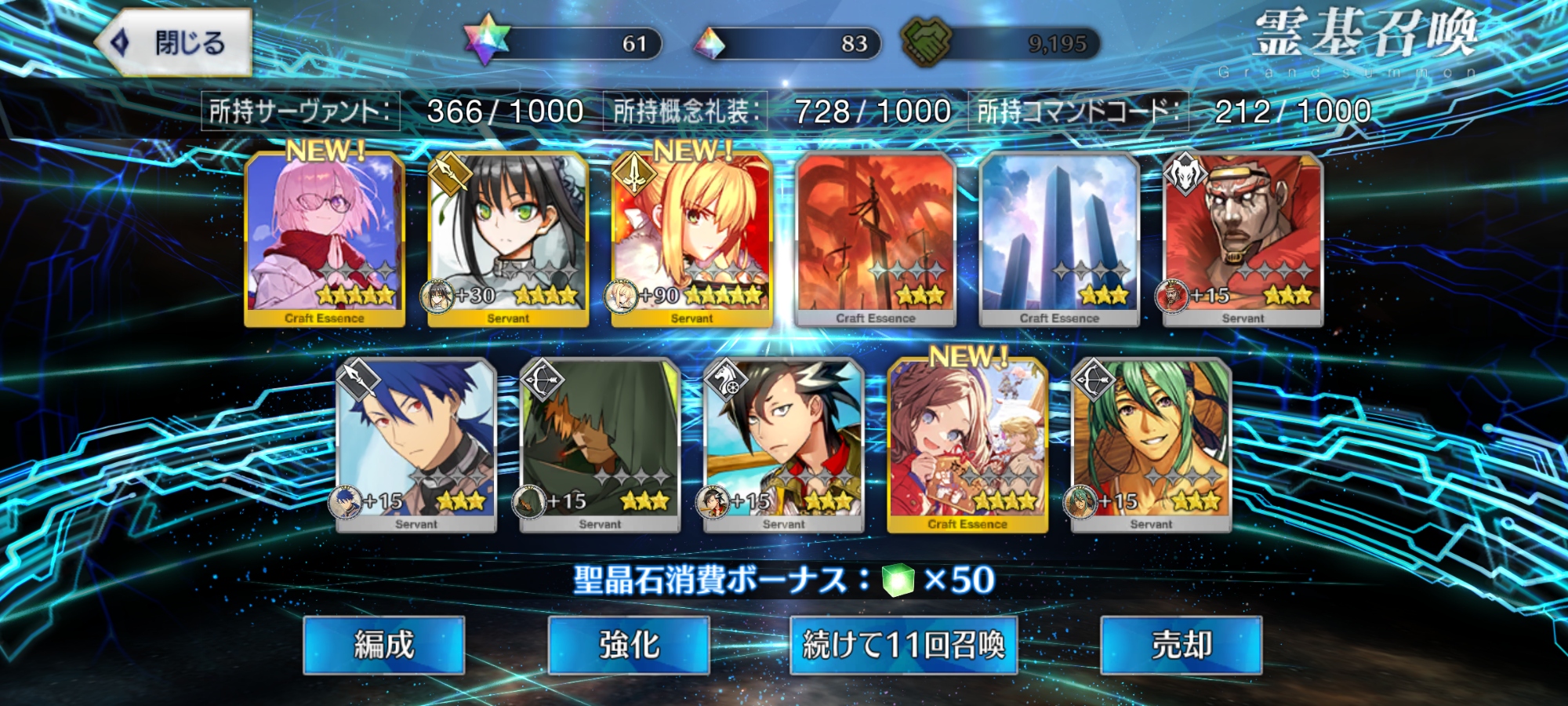This screenshot has width=1568, height=706.
Task: Inspect the red gears Craft Essence card
Action: click(x=875, y=238)
